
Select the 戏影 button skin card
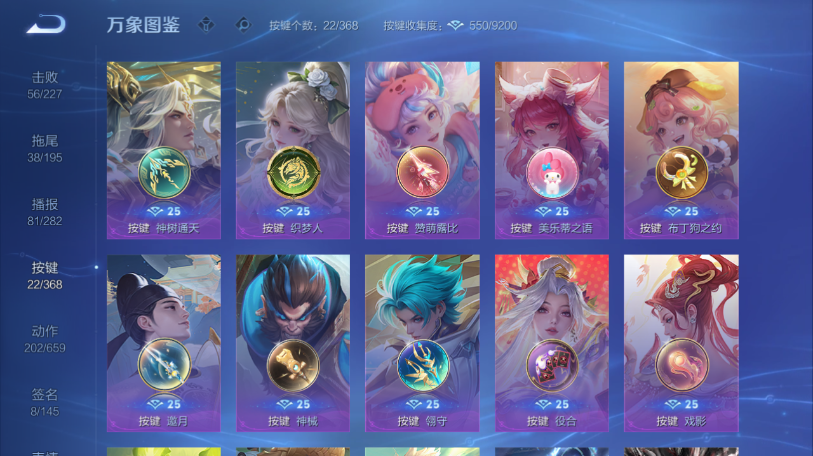click(681, 342)
